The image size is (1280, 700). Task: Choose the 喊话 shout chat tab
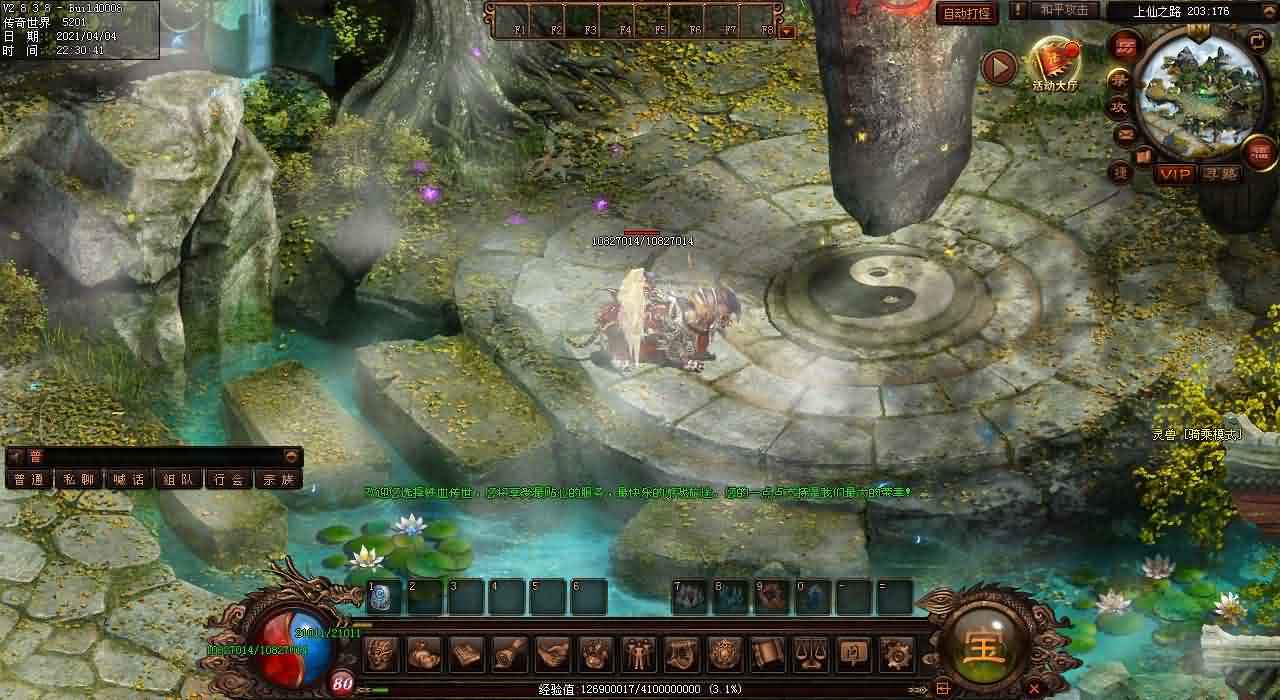pyautogui.click(x=128, y=479)
